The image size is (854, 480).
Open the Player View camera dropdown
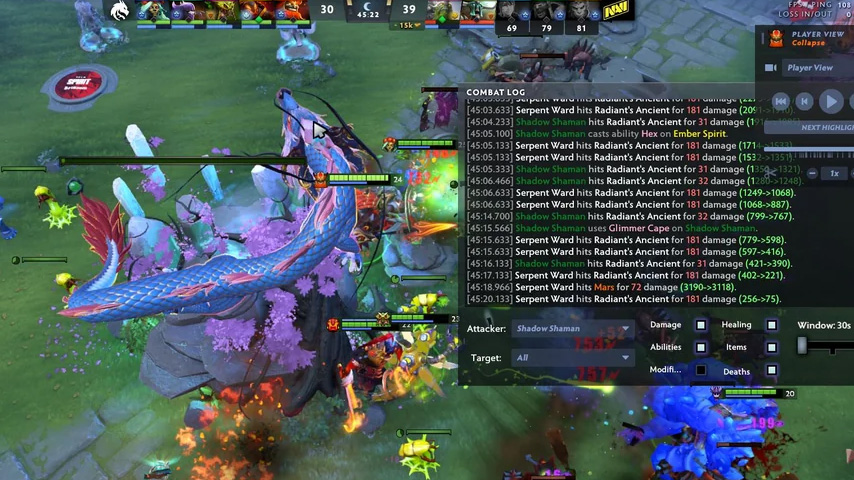tap(810, 68)
